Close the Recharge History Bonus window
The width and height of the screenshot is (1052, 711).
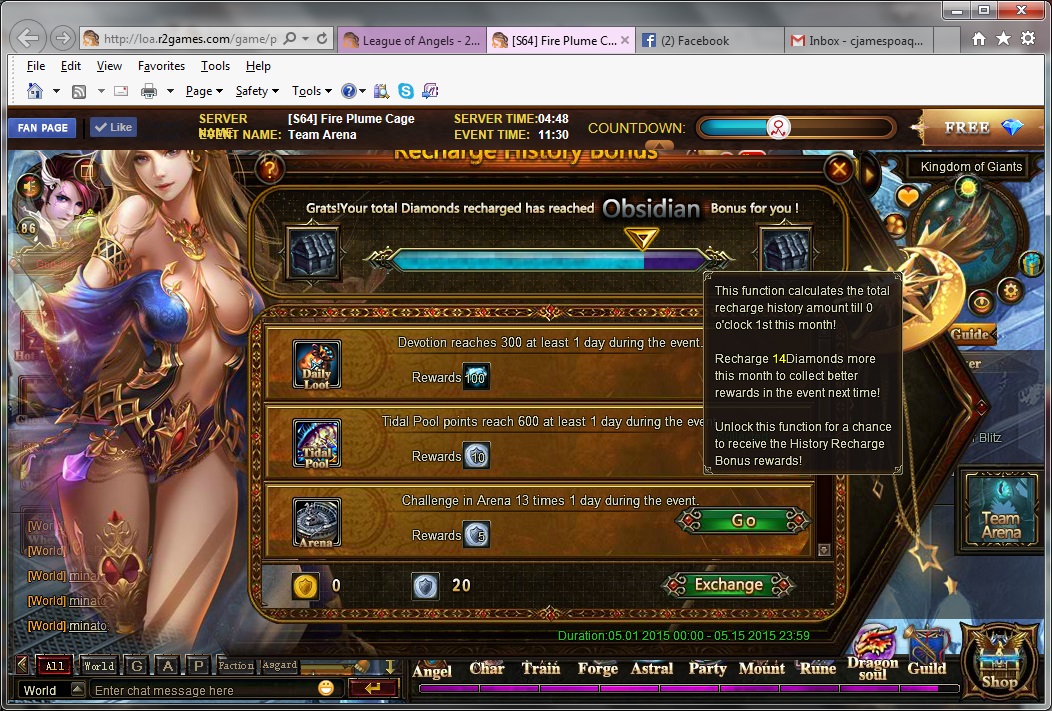coord(840,170)
